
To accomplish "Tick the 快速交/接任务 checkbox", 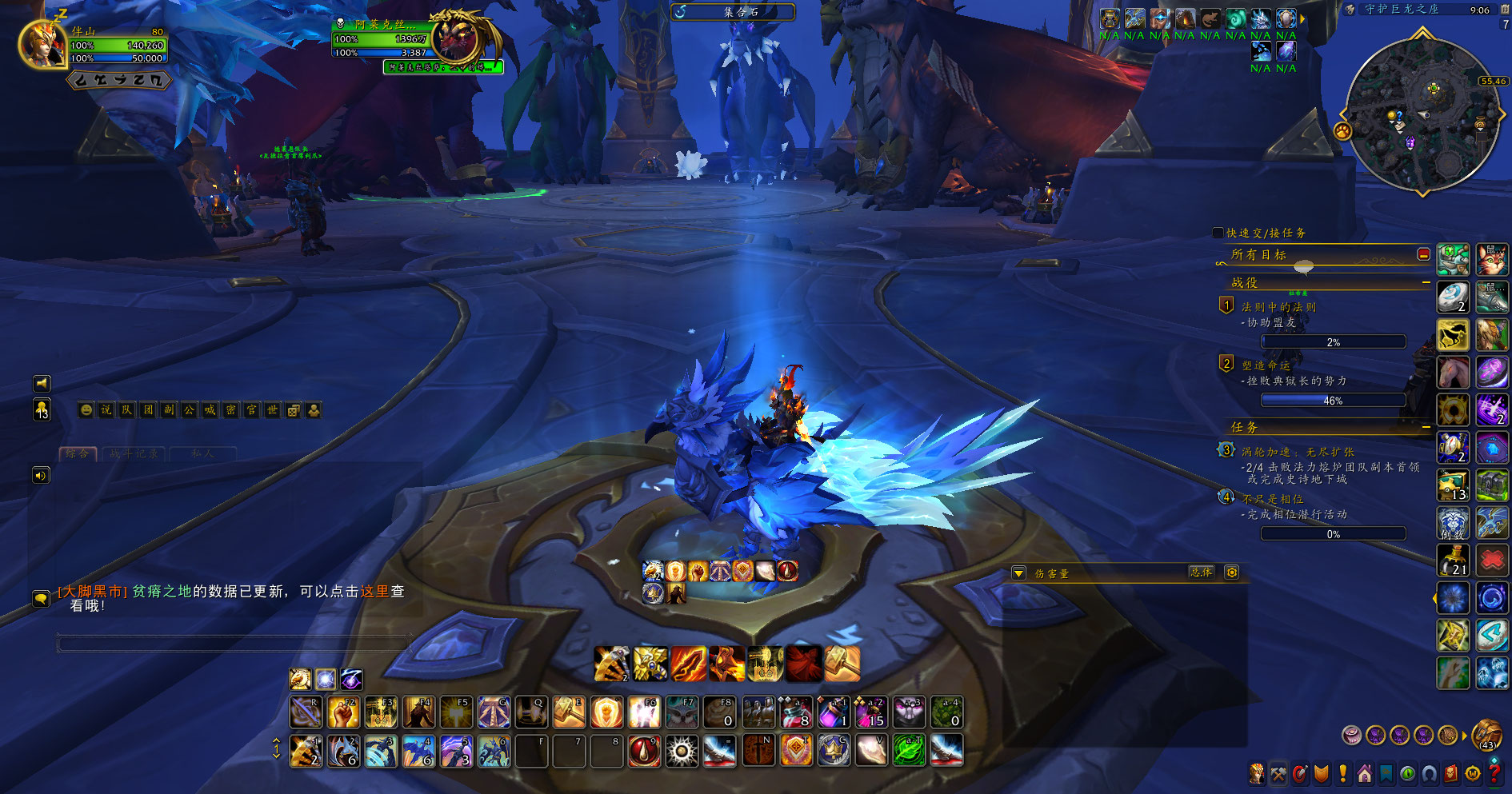I will (x=1218, y=233).
